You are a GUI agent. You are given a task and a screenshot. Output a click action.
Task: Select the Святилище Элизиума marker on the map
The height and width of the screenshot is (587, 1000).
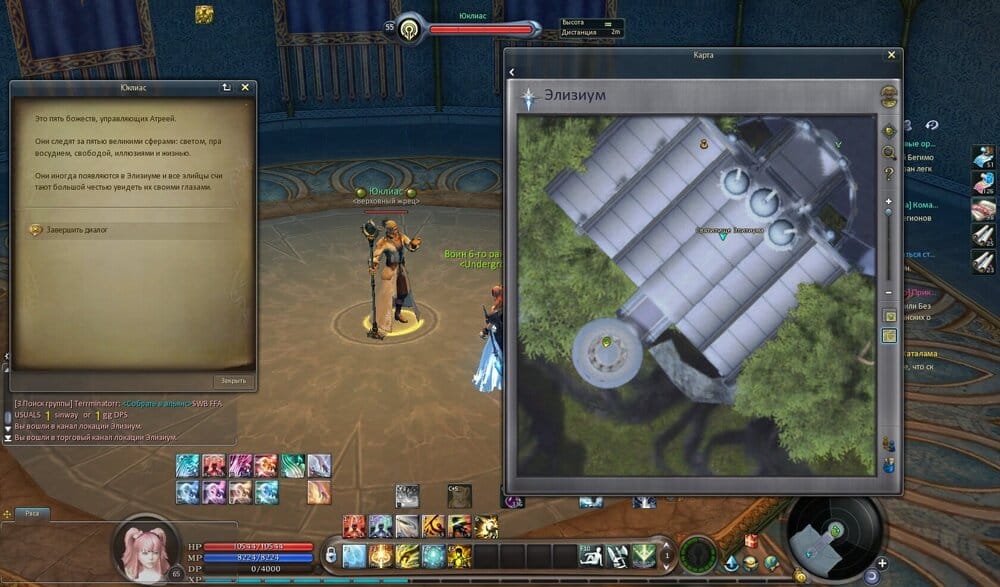pos(722,237)
